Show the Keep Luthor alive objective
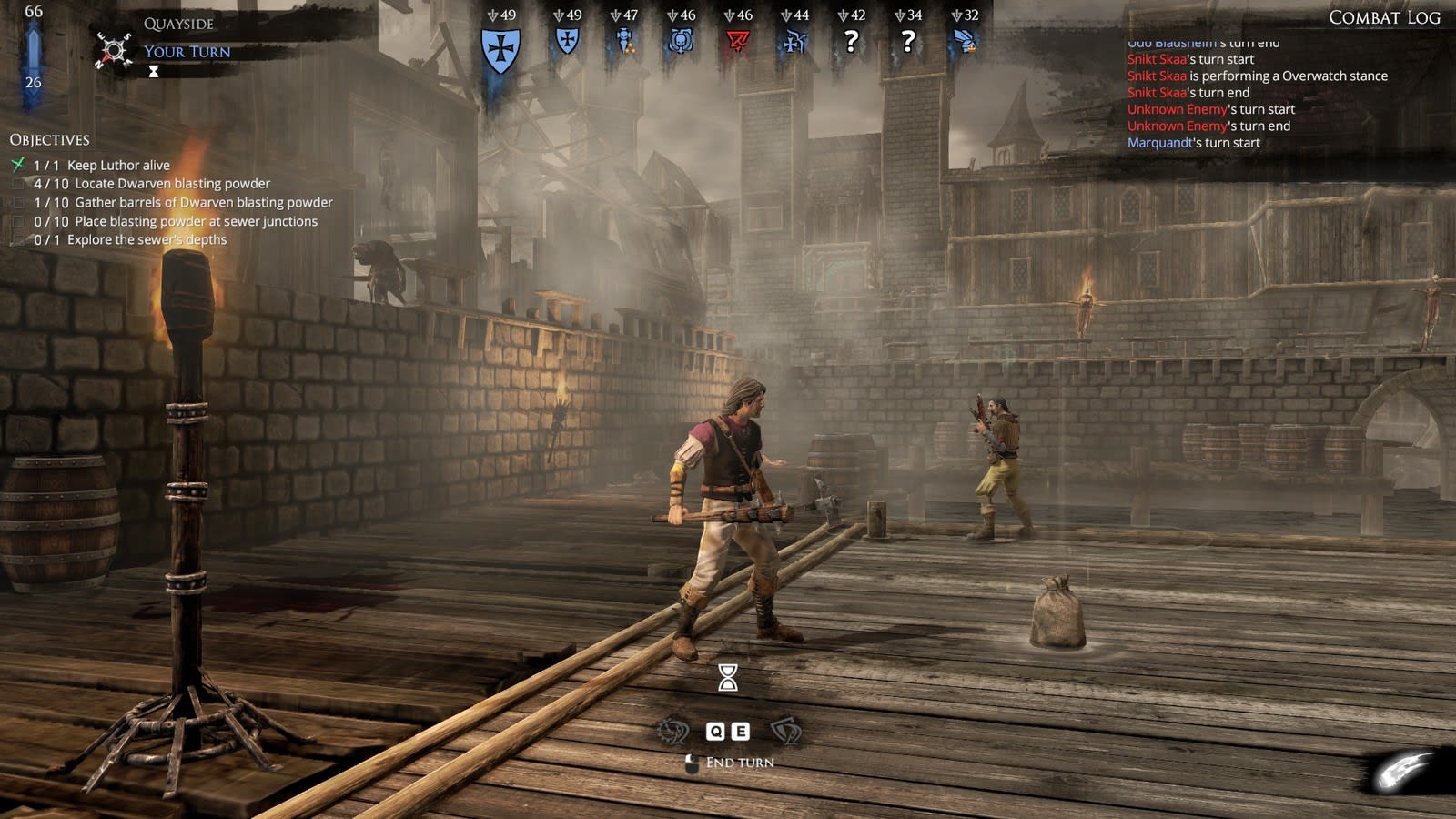1456x819 pixels. click(x=117, y=165)
